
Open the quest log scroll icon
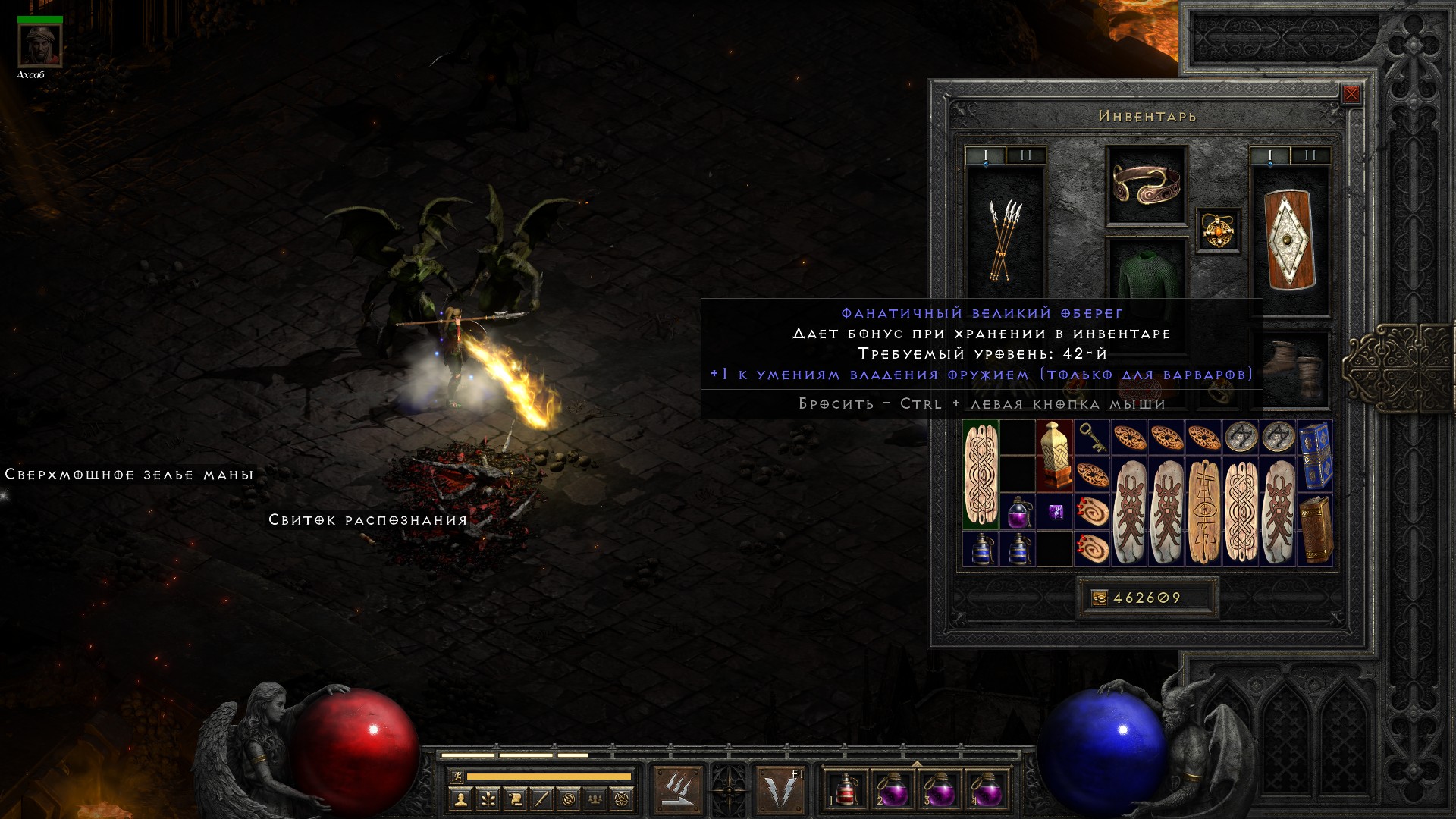515,799
